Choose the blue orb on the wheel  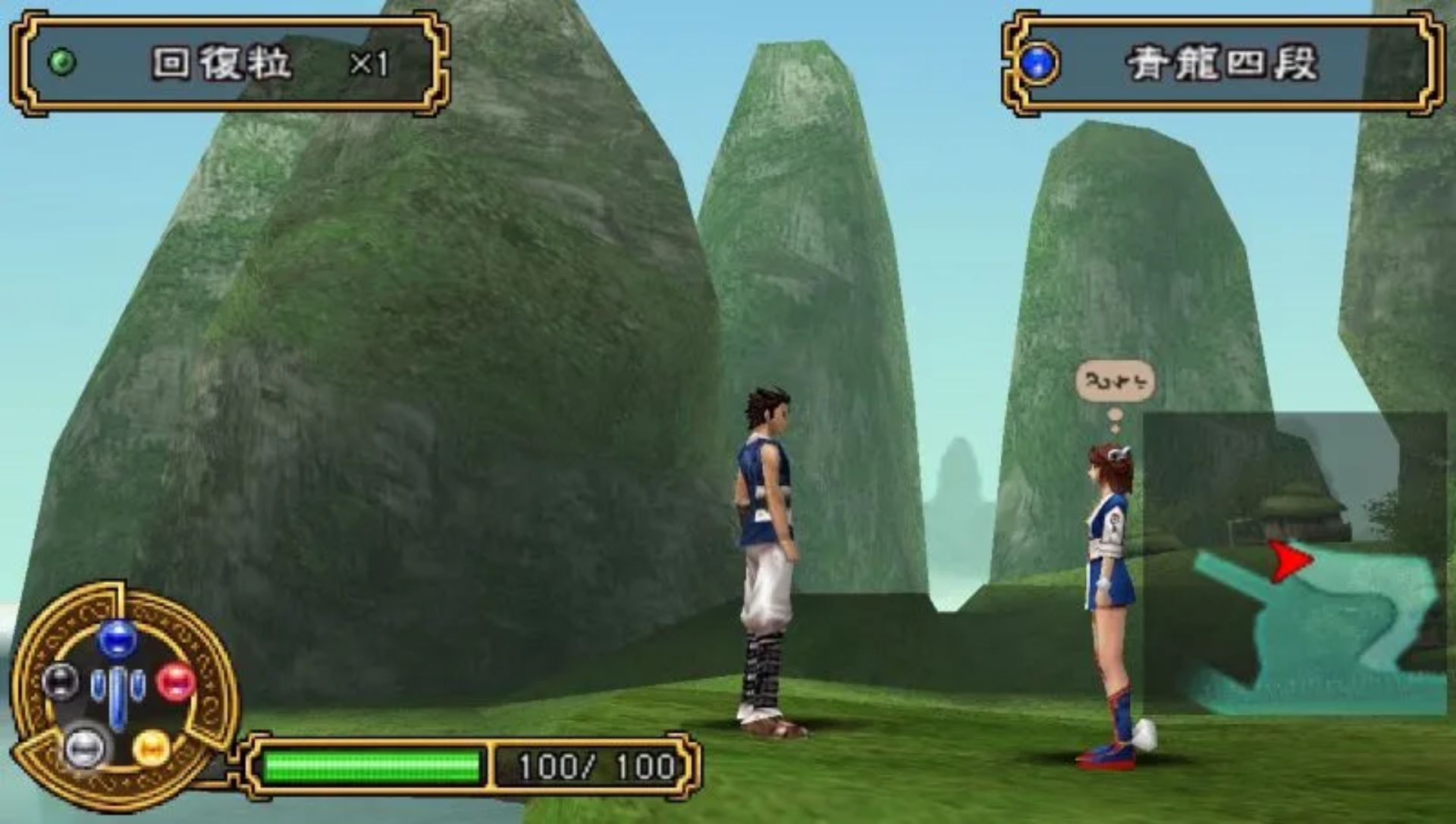point(117,638)
